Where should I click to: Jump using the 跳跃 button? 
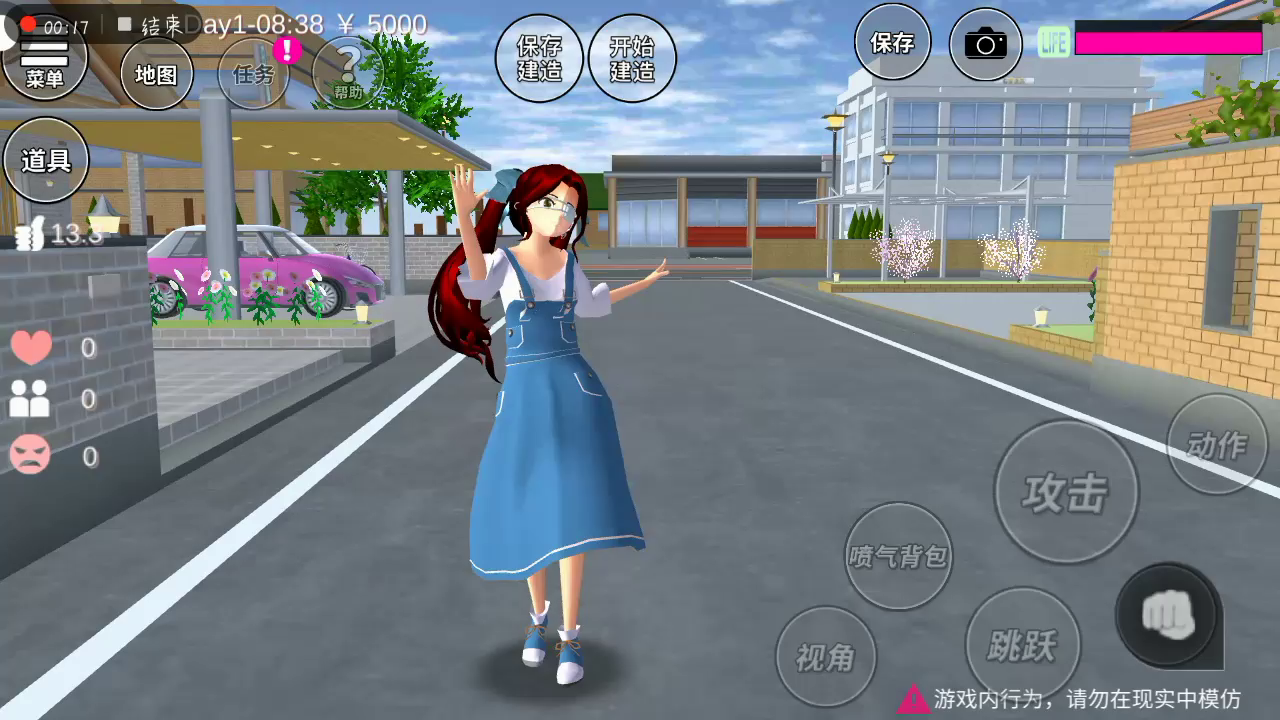pyautogui.click(x=1022, y=645)
